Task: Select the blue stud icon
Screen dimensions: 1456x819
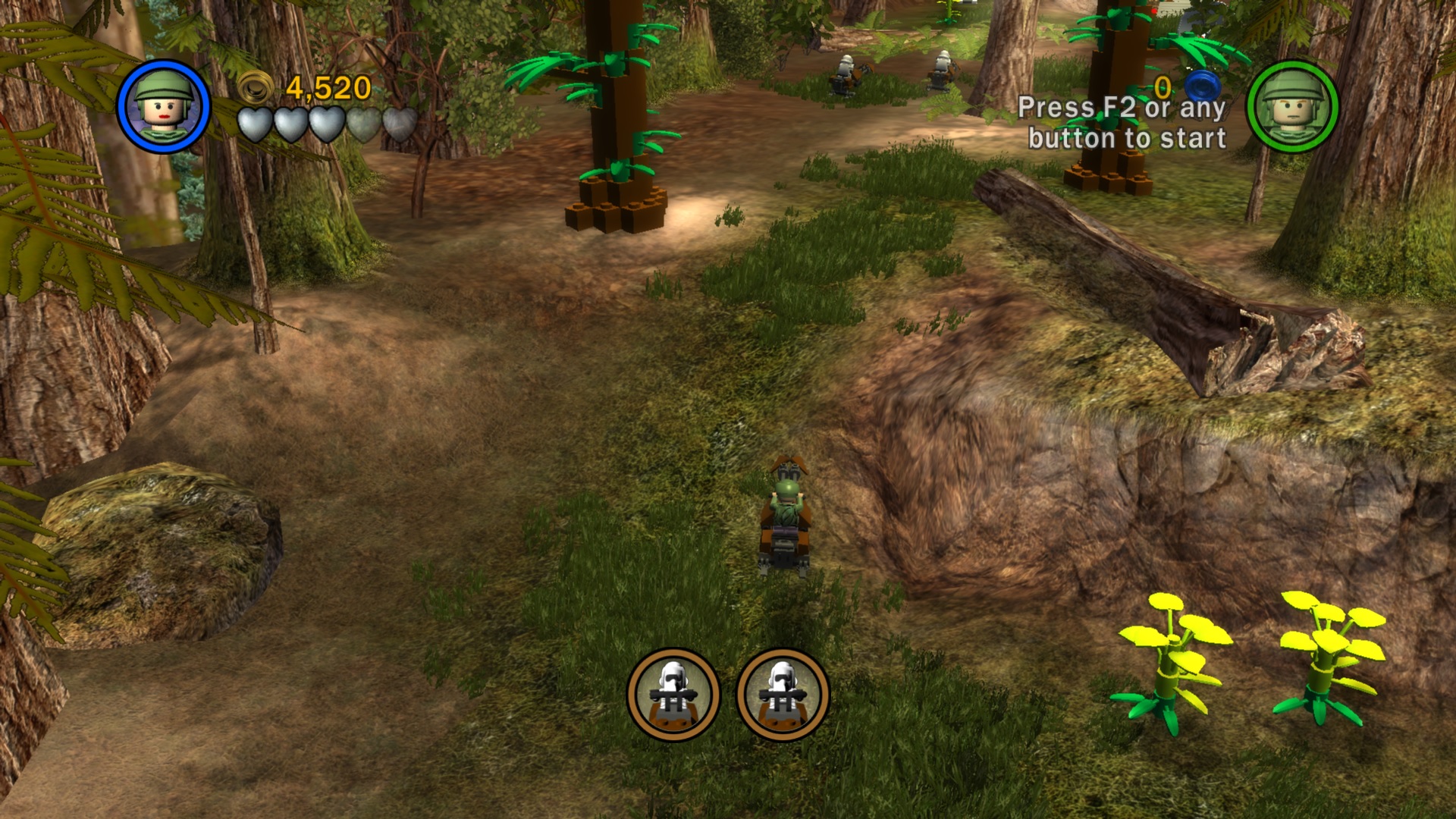Action: tap(1201, 84)
